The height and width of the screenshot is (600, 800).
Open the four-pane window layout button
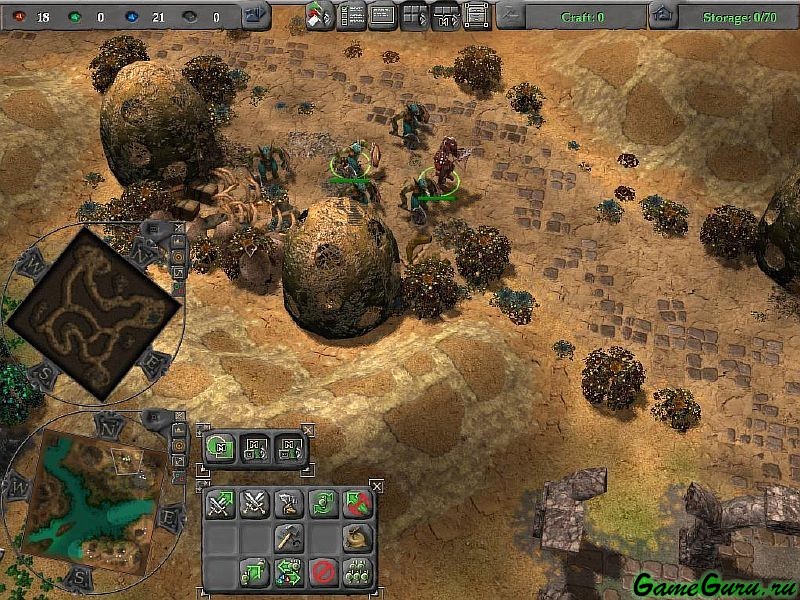414,16
